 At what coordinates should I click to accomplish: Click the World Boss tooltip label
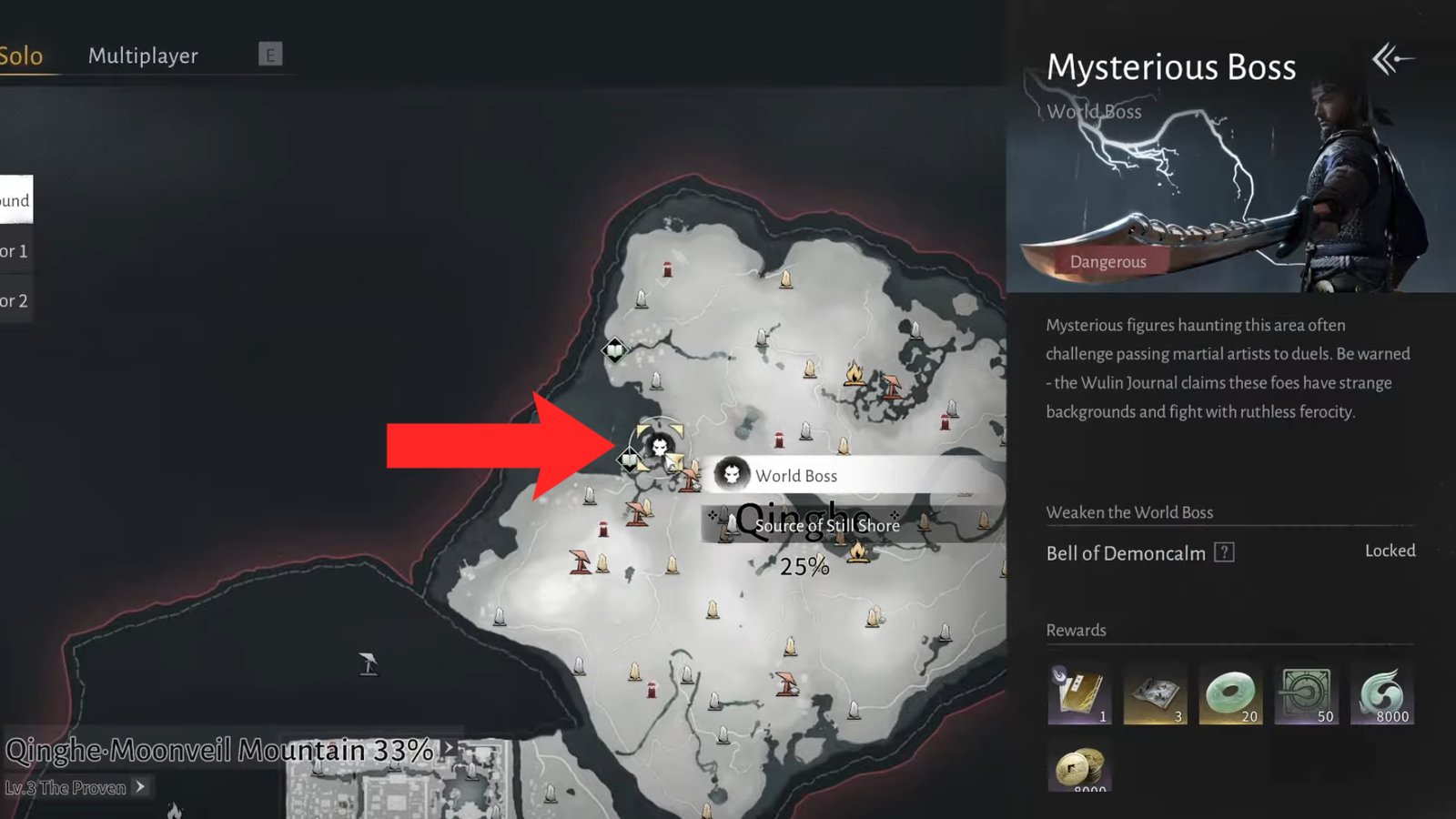pos(797,475)
